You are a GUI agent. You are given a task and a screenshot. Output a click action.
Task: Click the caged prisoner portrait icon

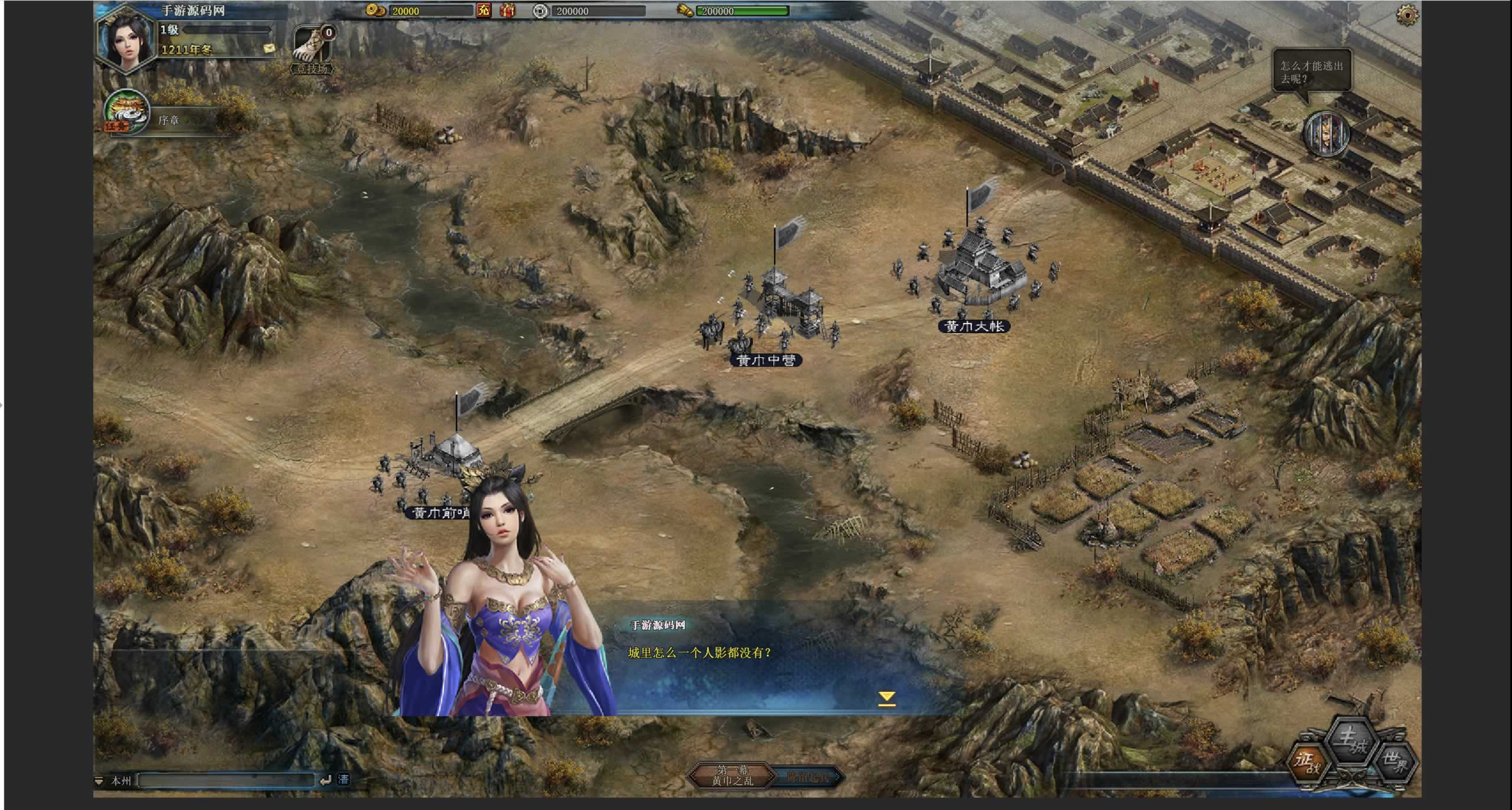[x=1326, y=135]
